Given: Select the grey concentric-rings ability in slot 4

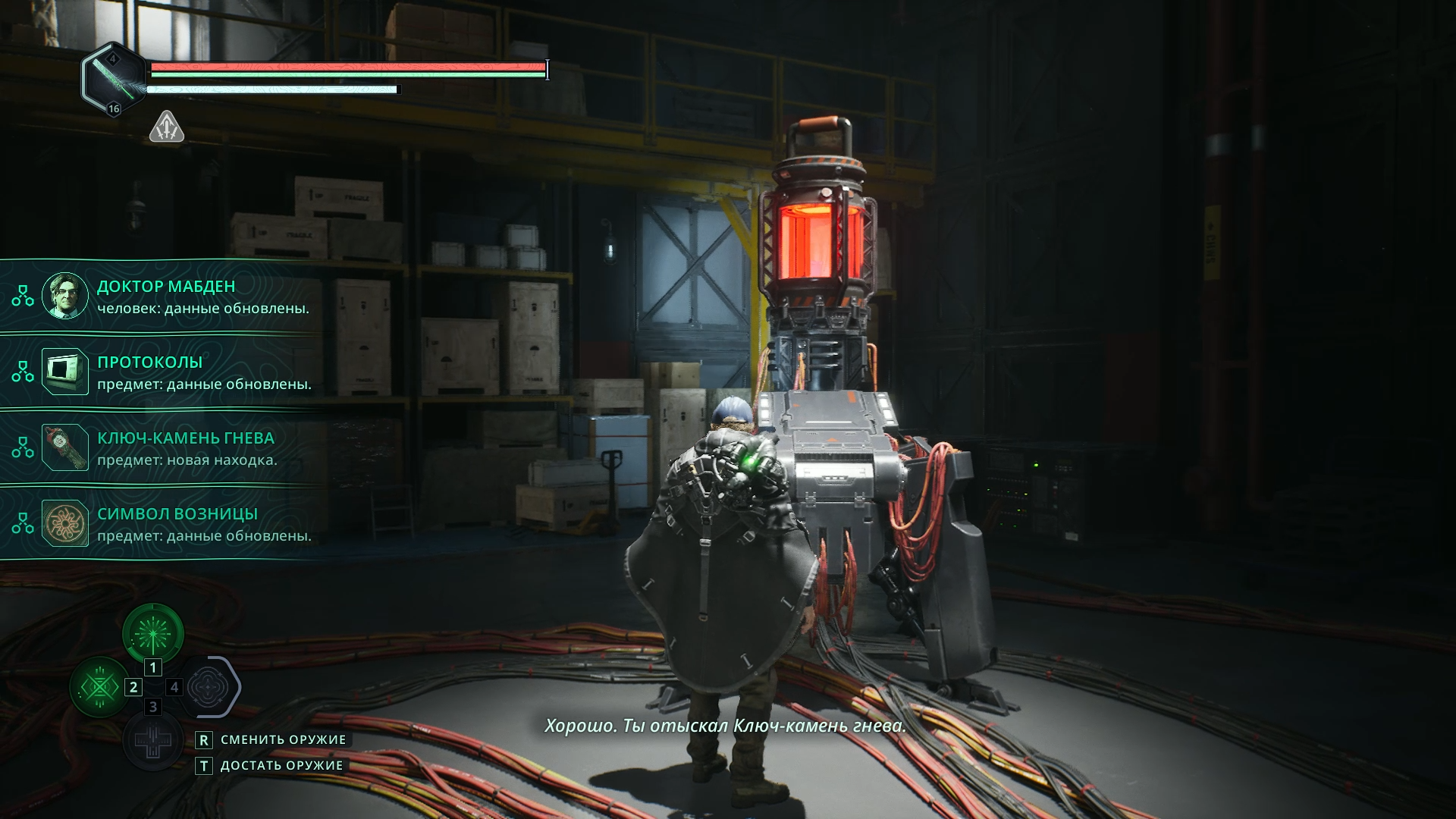Looking at the screenshot, I should pyautogui.click(x=208, y=688).
